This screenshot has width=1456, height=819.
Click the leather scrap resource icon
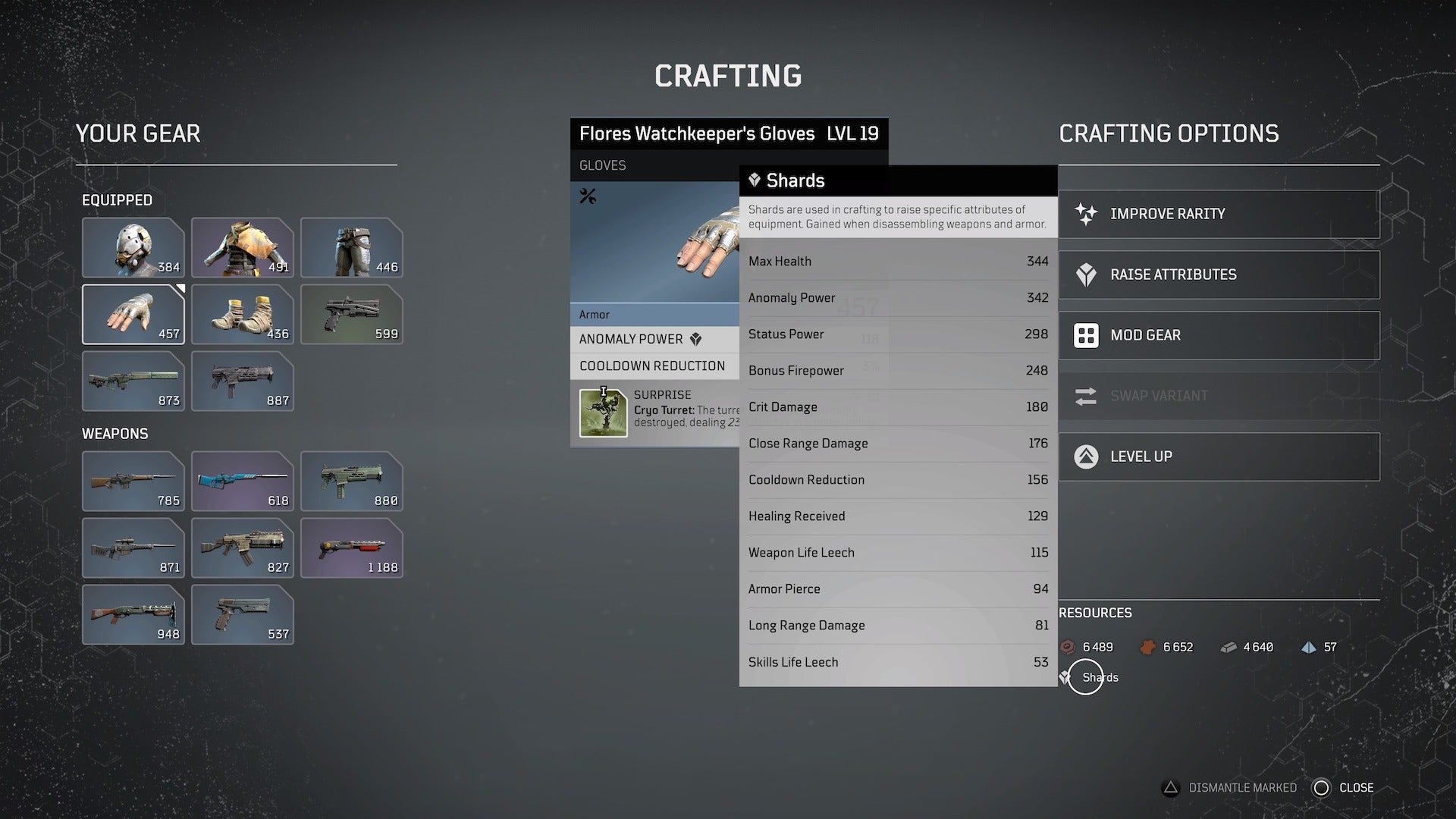[x=1147, y=647]
